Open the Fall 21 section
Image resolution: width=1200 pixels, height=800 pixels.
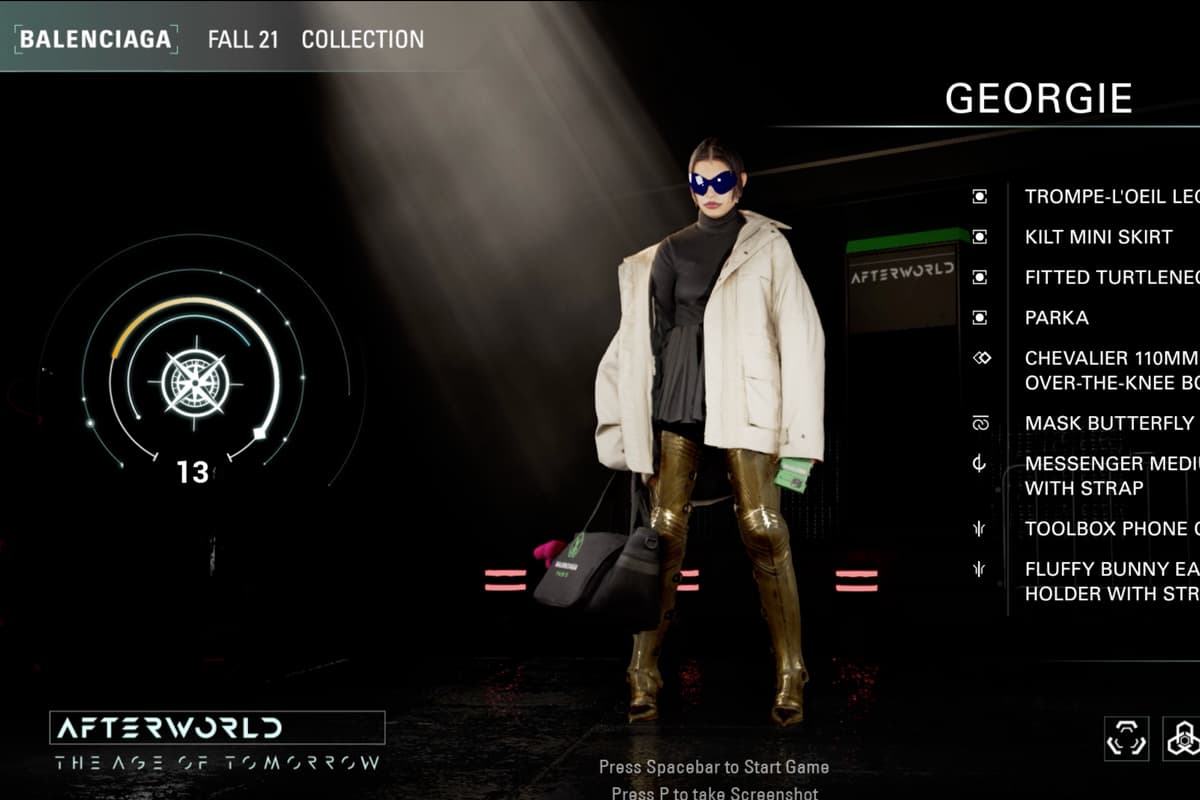coord(243,40)
